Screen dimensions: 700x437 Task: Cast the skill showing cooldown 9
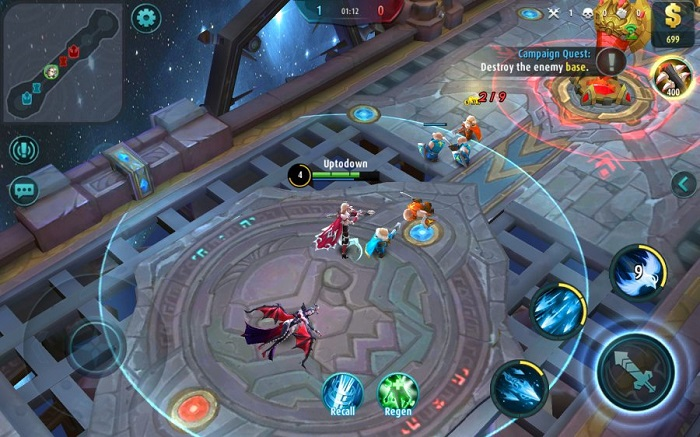point(637,271)
